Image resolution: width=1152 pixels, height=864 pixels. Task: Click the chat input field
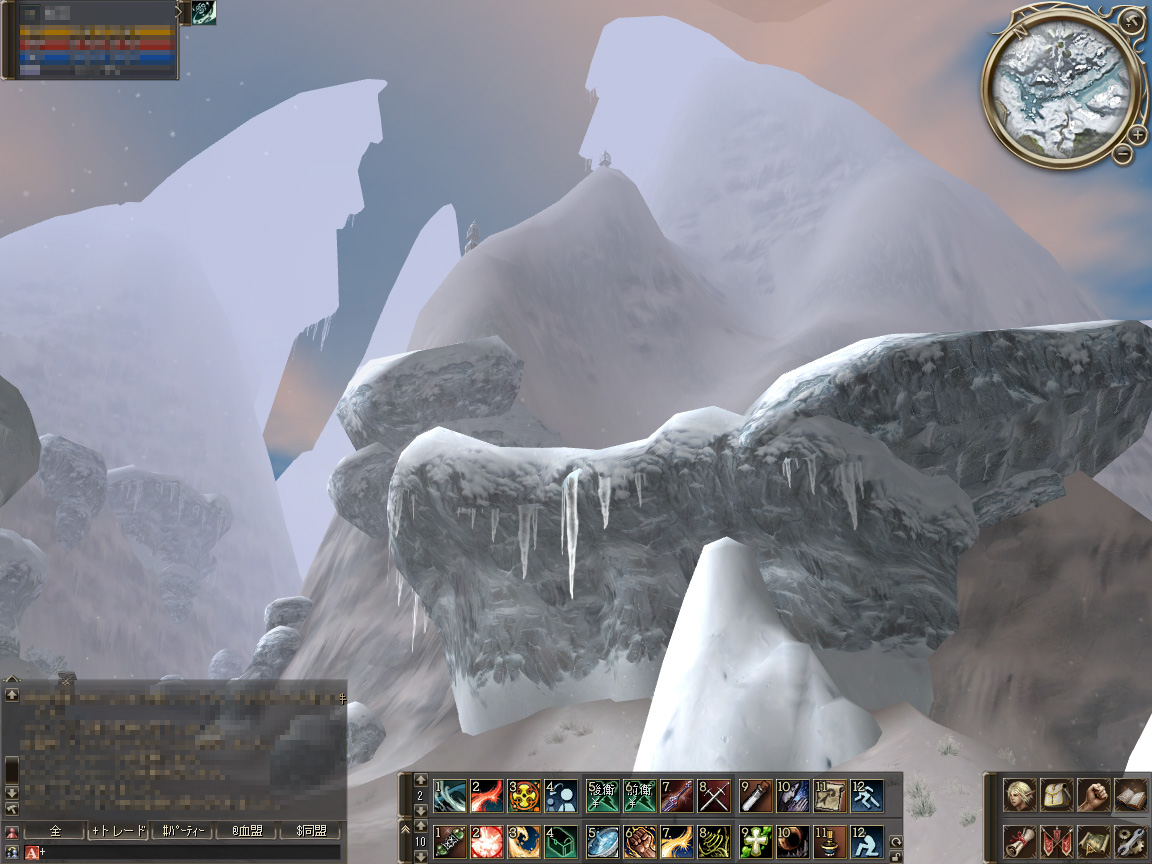[190, 852]
